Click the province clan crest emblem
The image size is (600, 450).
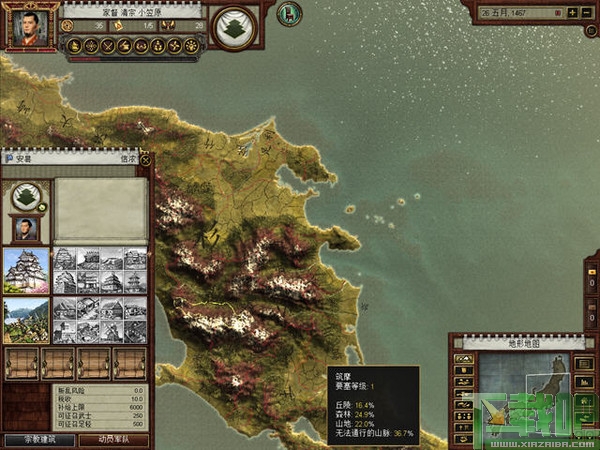coord(26,195)
